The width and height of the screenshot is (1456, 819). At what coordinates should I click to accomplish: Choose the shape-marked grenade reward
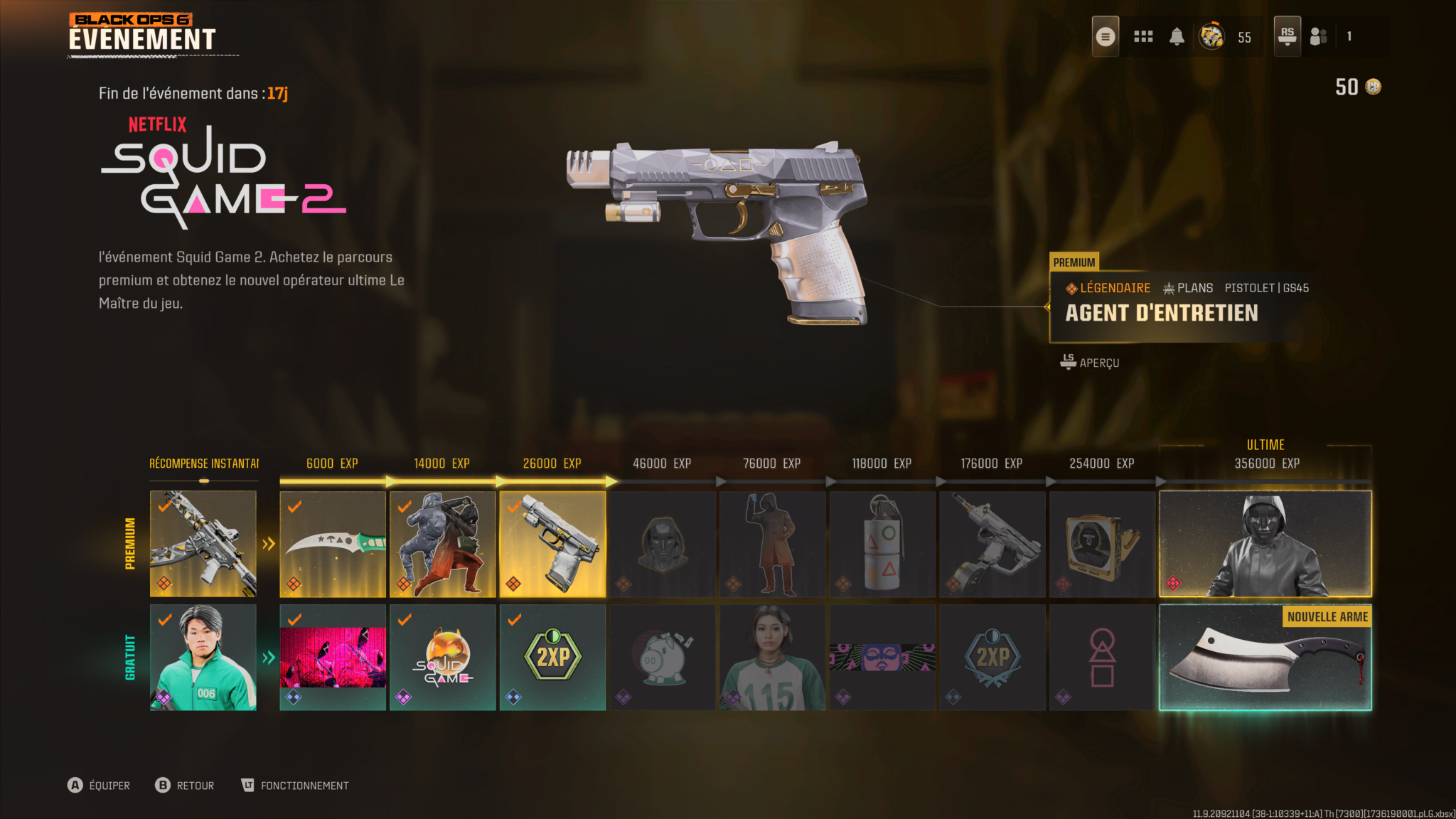(882, 544)
